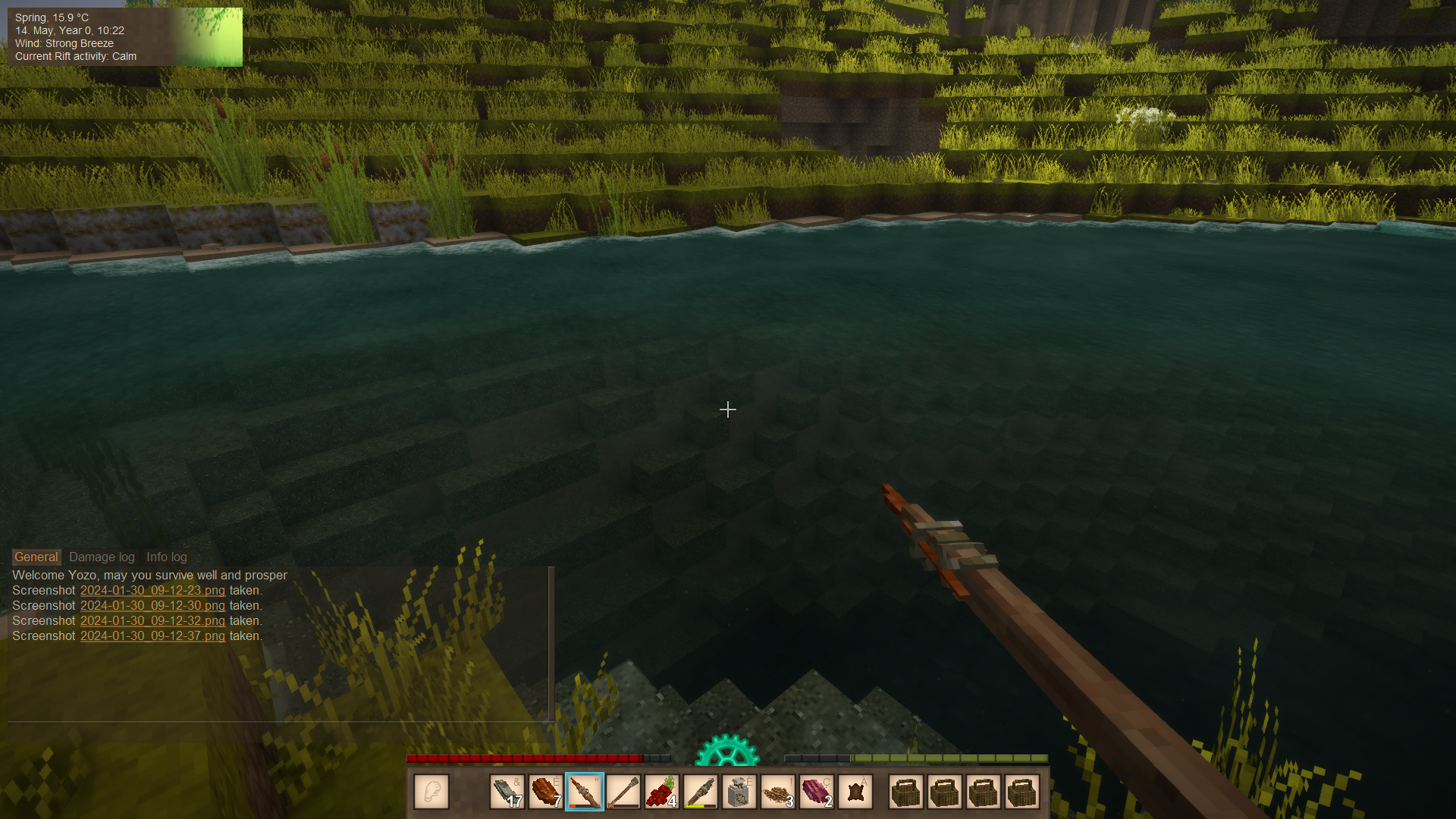
Task: Show the Info log tab
Action: click(166, 557)
